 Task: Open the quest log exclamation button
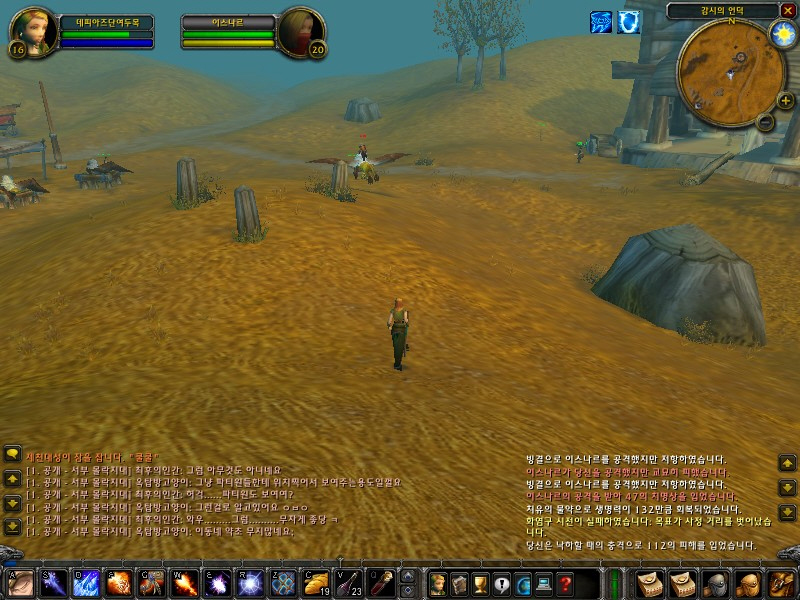coord(501,583)
